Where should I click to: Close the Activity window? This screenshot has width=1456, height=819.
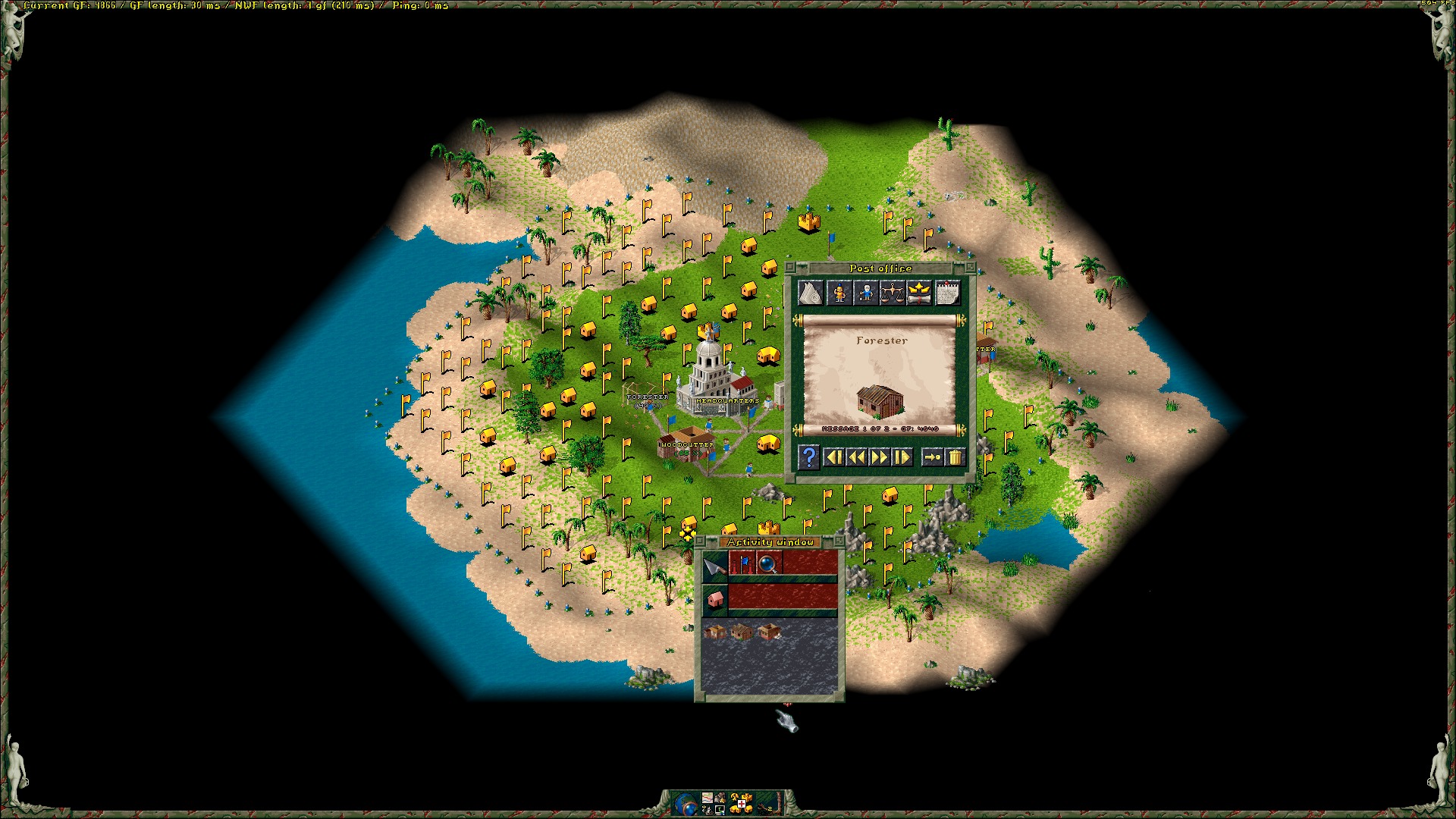tap(701, 541)
